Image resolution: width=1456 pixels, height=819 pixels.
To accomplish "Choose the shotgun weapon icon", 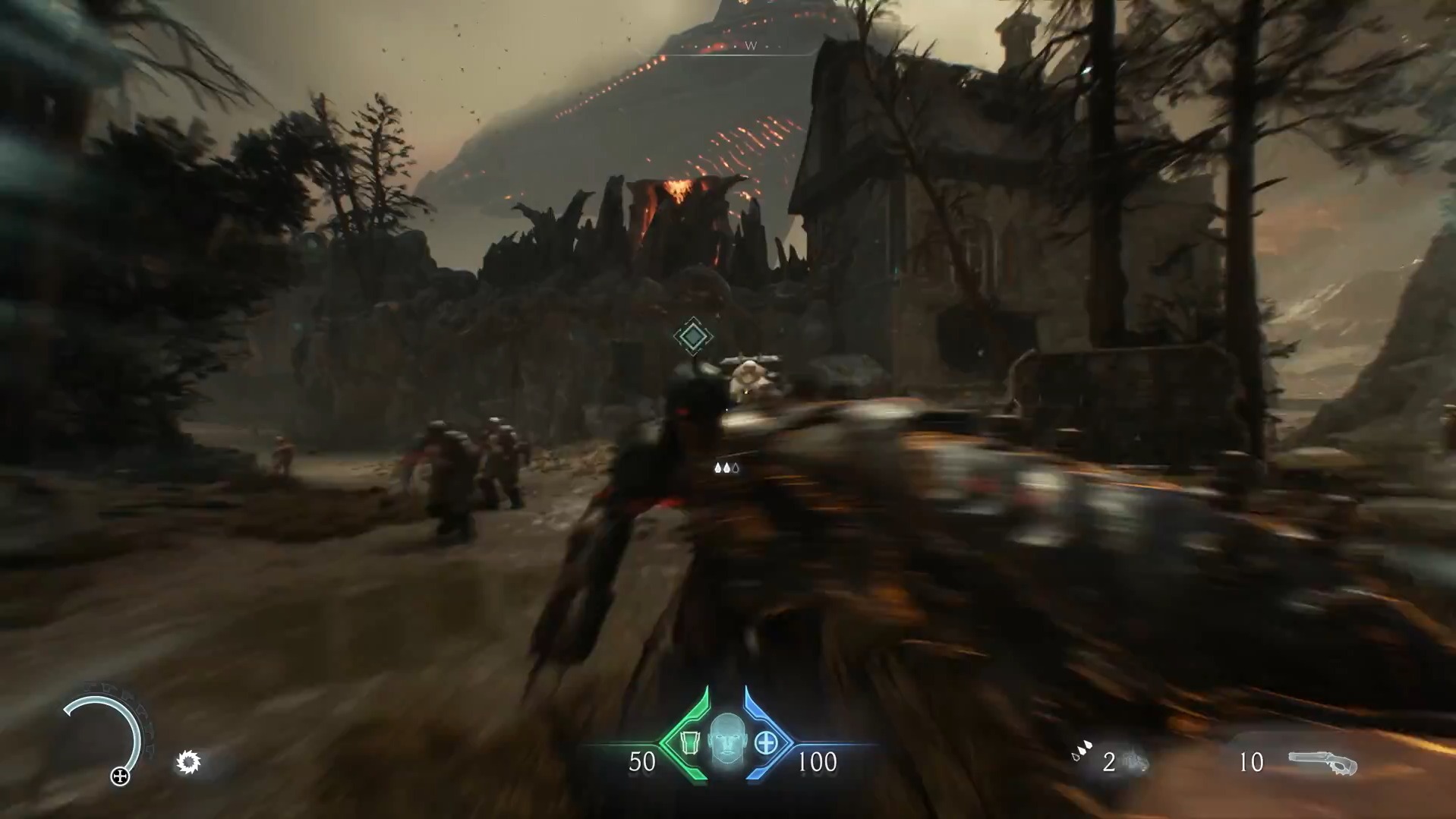I will [1322, 762].
